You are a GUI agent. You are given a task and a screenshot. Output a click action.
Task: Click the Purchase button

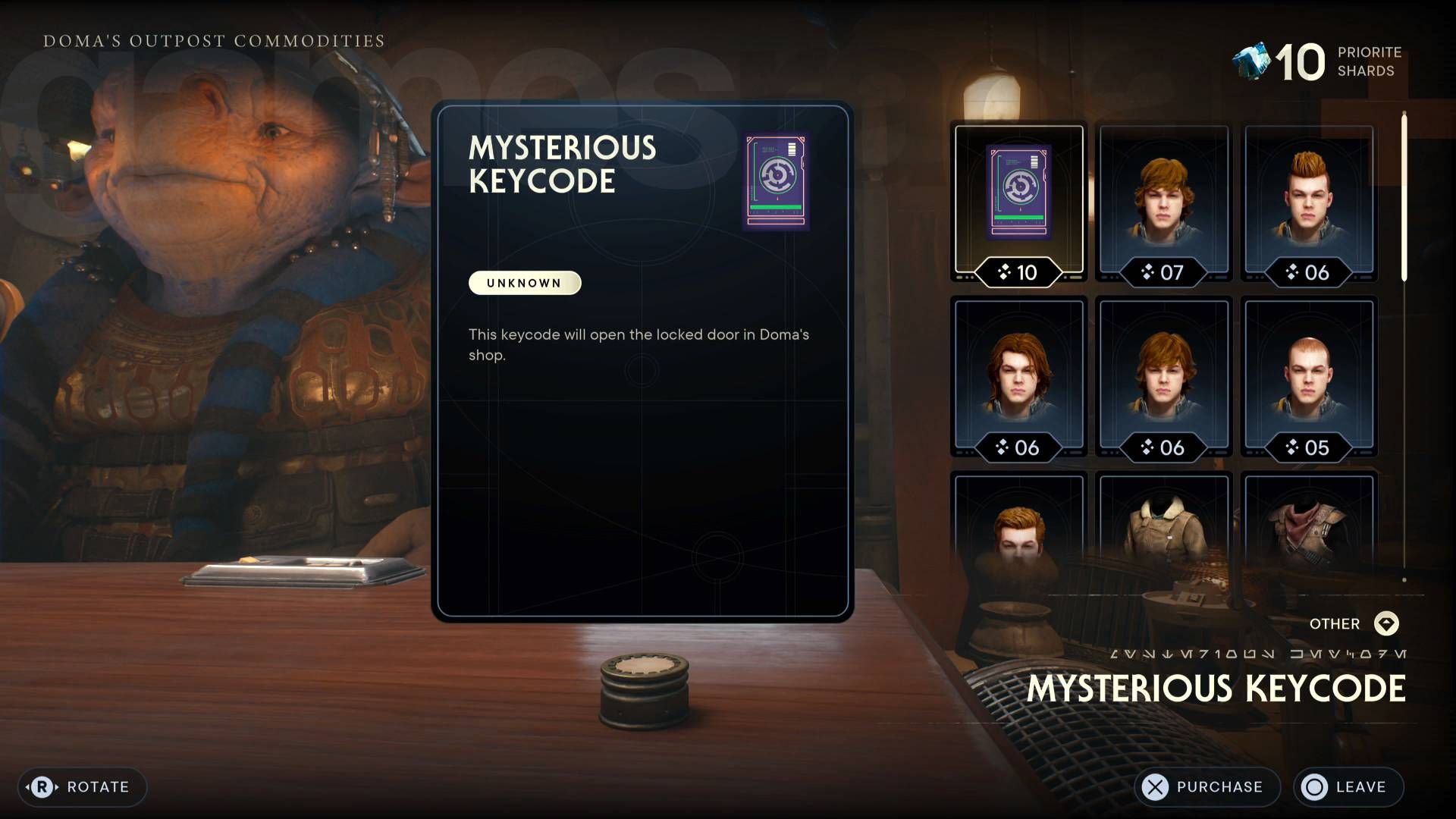click(x=1207, y=786)
